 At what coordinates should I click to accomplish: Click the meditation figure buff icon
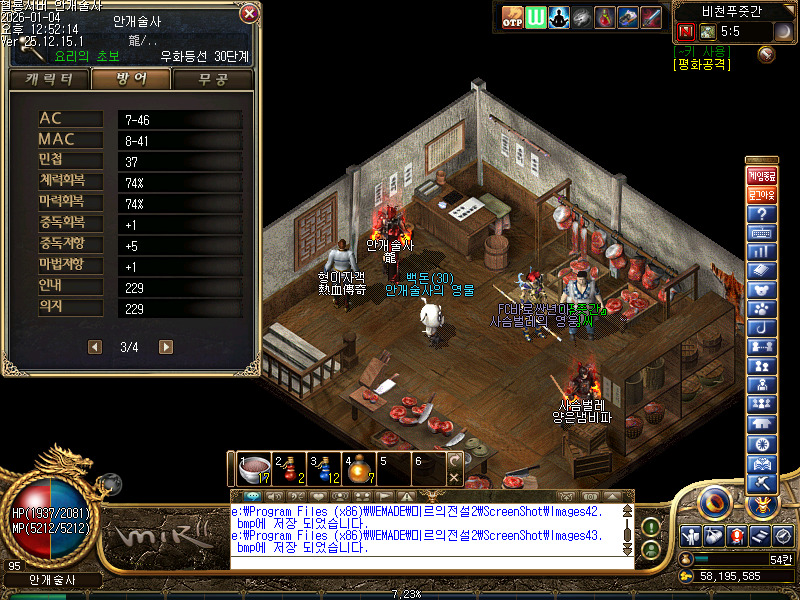tap(560, 17)
